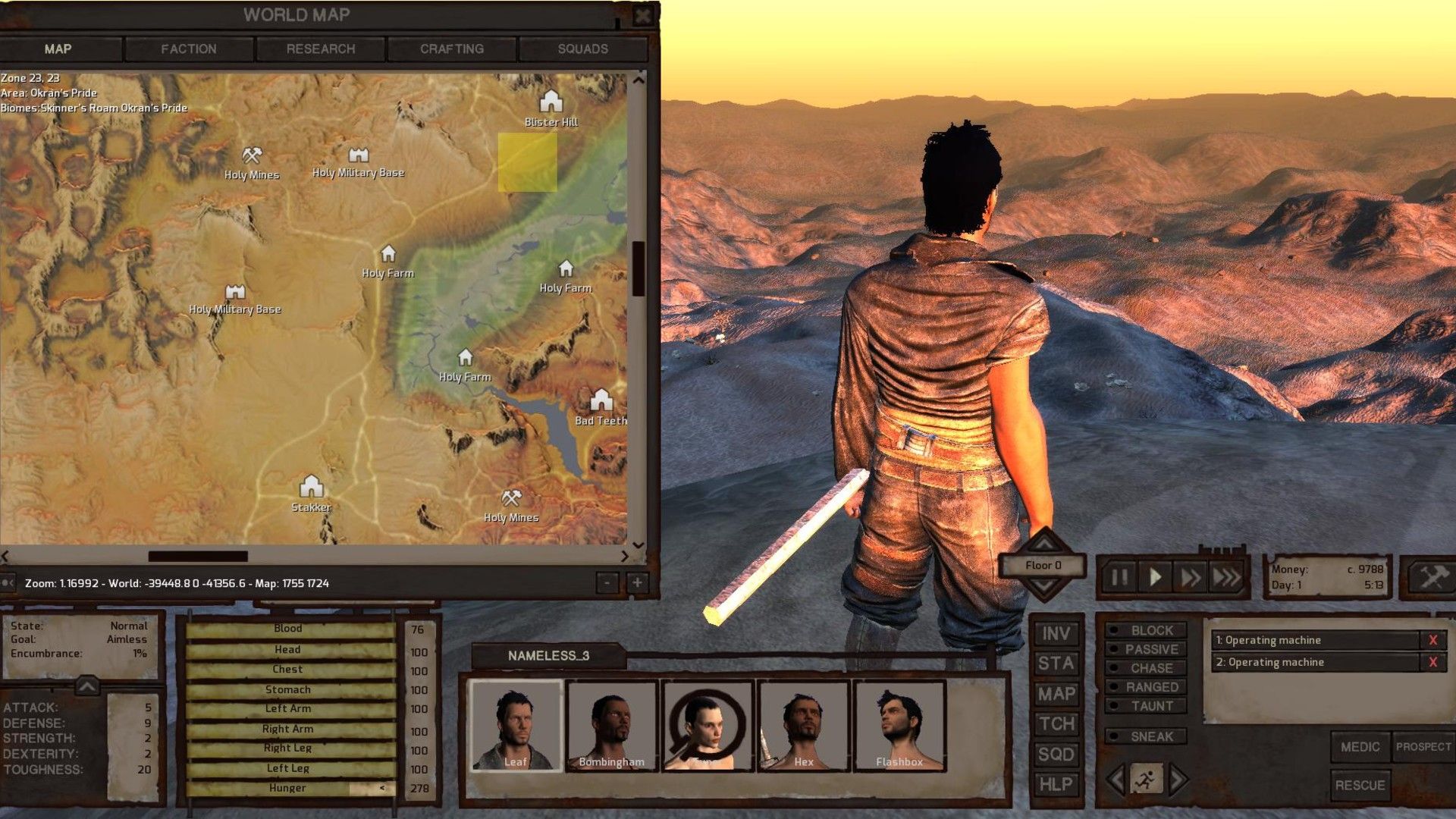
Task: Set fastest speed using triple-arrow icon
Action: tap(1227, 576)
